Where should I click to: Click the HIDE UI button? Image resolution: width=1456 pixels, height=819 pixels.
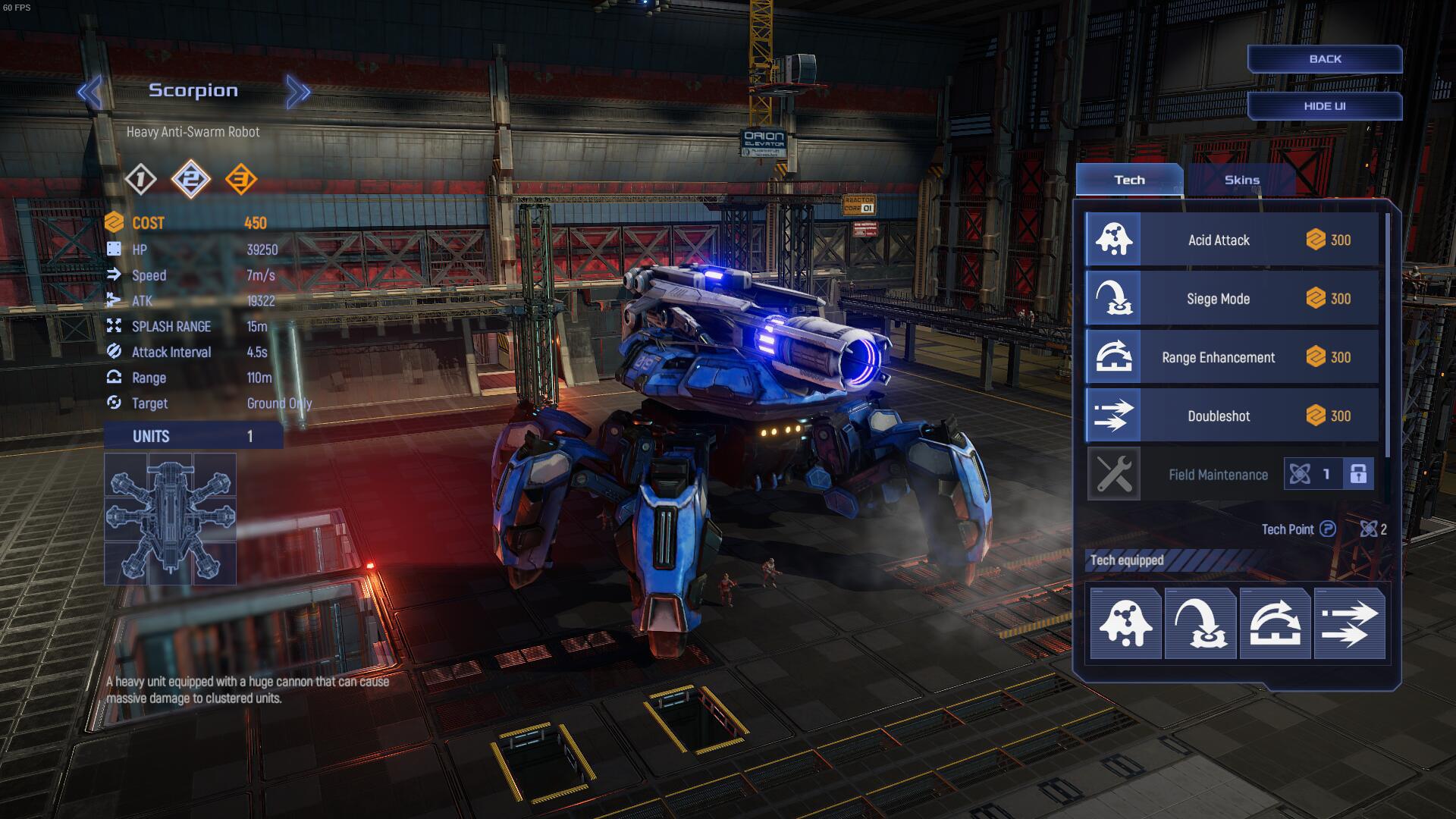[x=1324, y=106]
